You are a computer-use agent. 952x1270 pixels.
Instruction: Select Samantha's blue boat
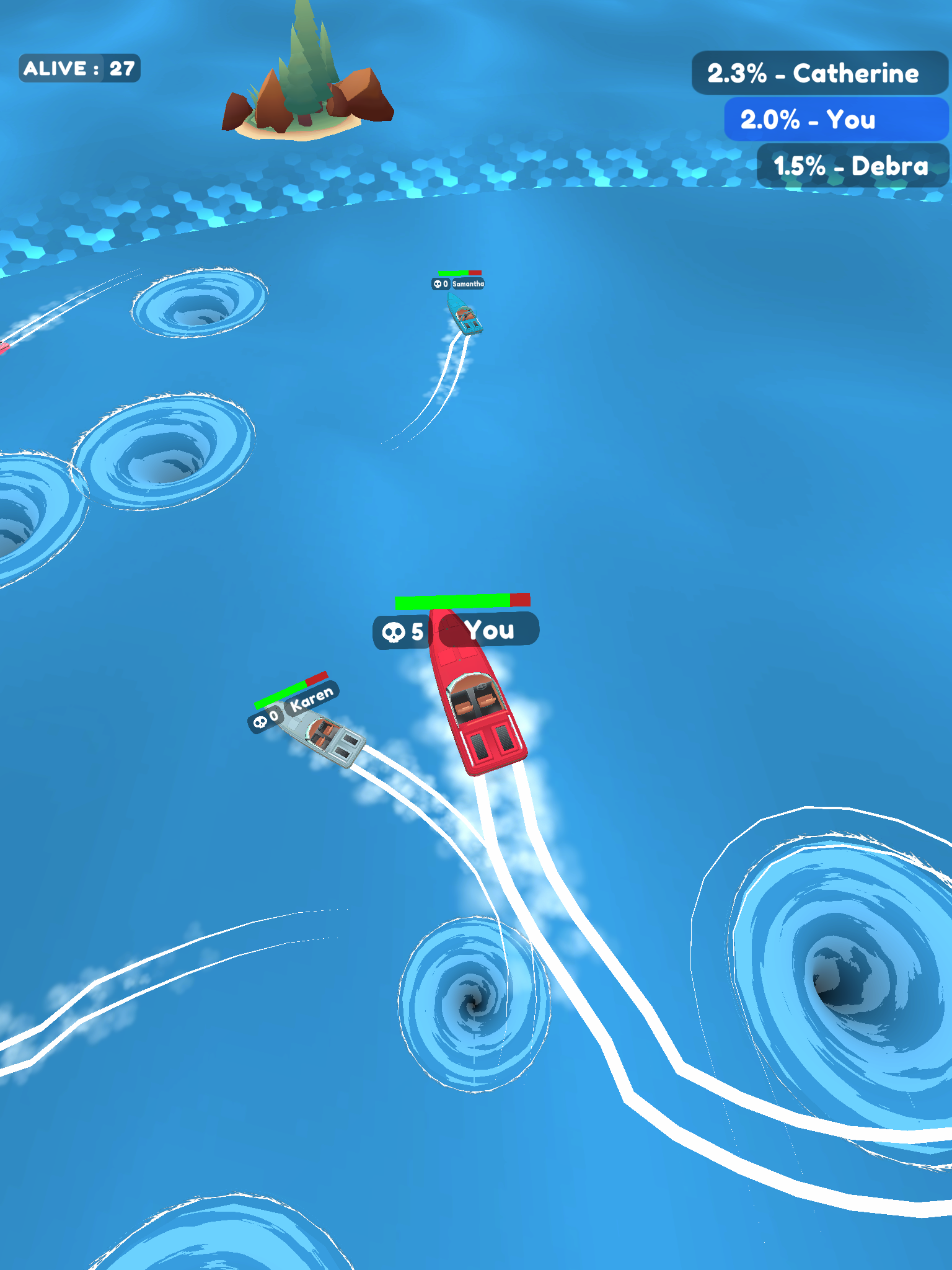(x=465, y=316)
